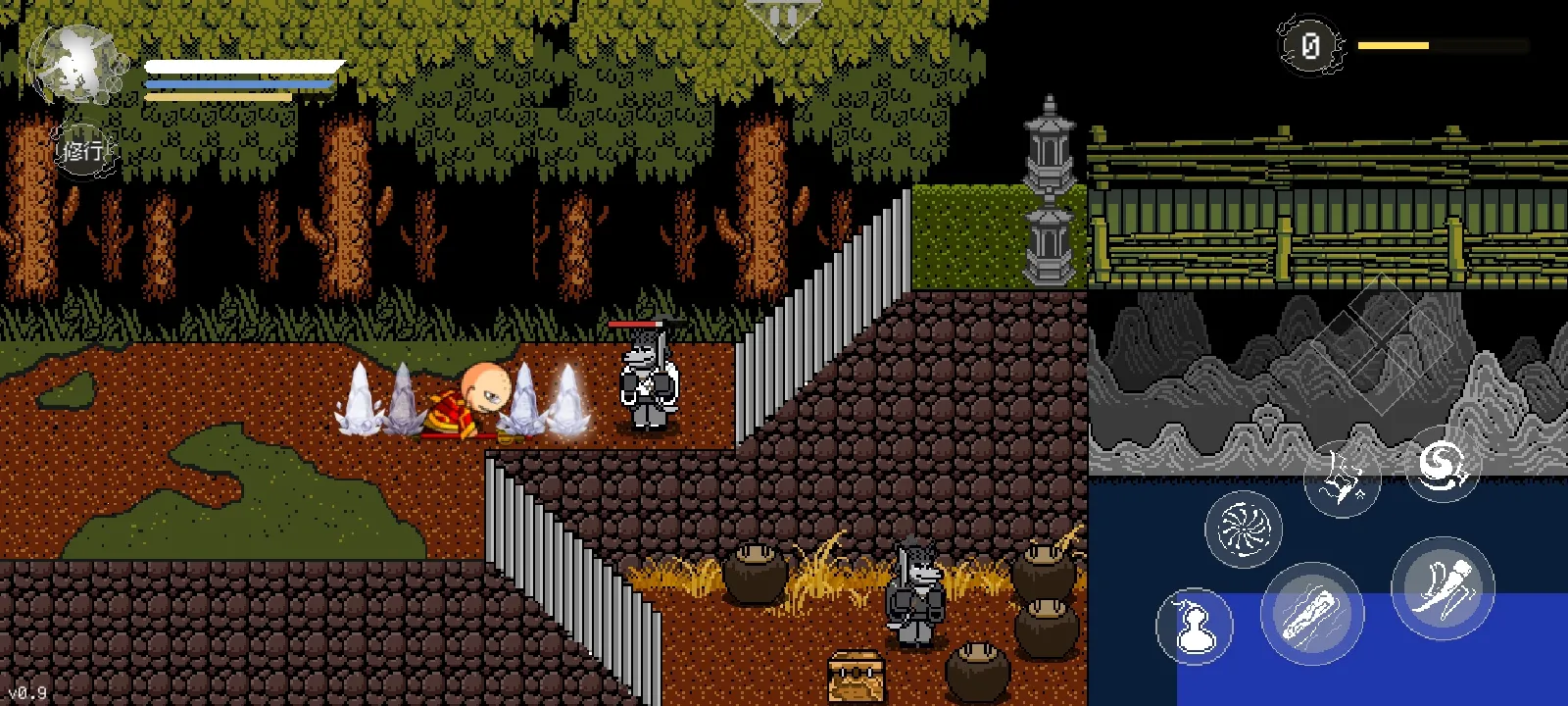The width and height of the screenshot is (1568, 706).
Task: Open the player portrait at top left
Action: pos(80,64)
